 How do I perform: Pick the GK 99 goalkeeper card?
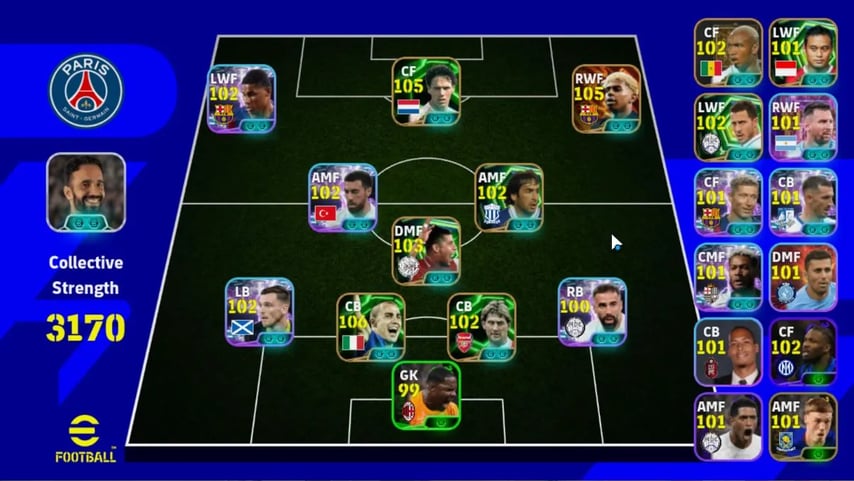tap(426, 395)
